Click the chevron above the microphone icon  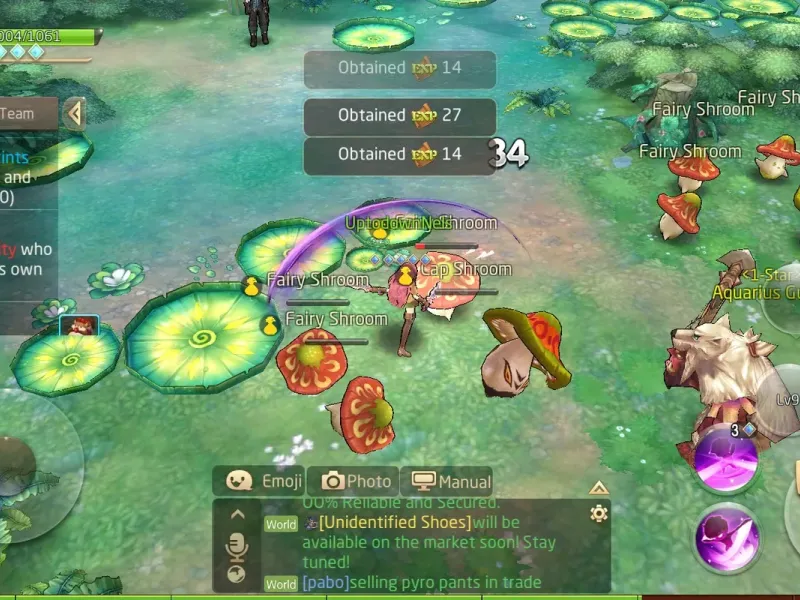click(x=237, y=515)
